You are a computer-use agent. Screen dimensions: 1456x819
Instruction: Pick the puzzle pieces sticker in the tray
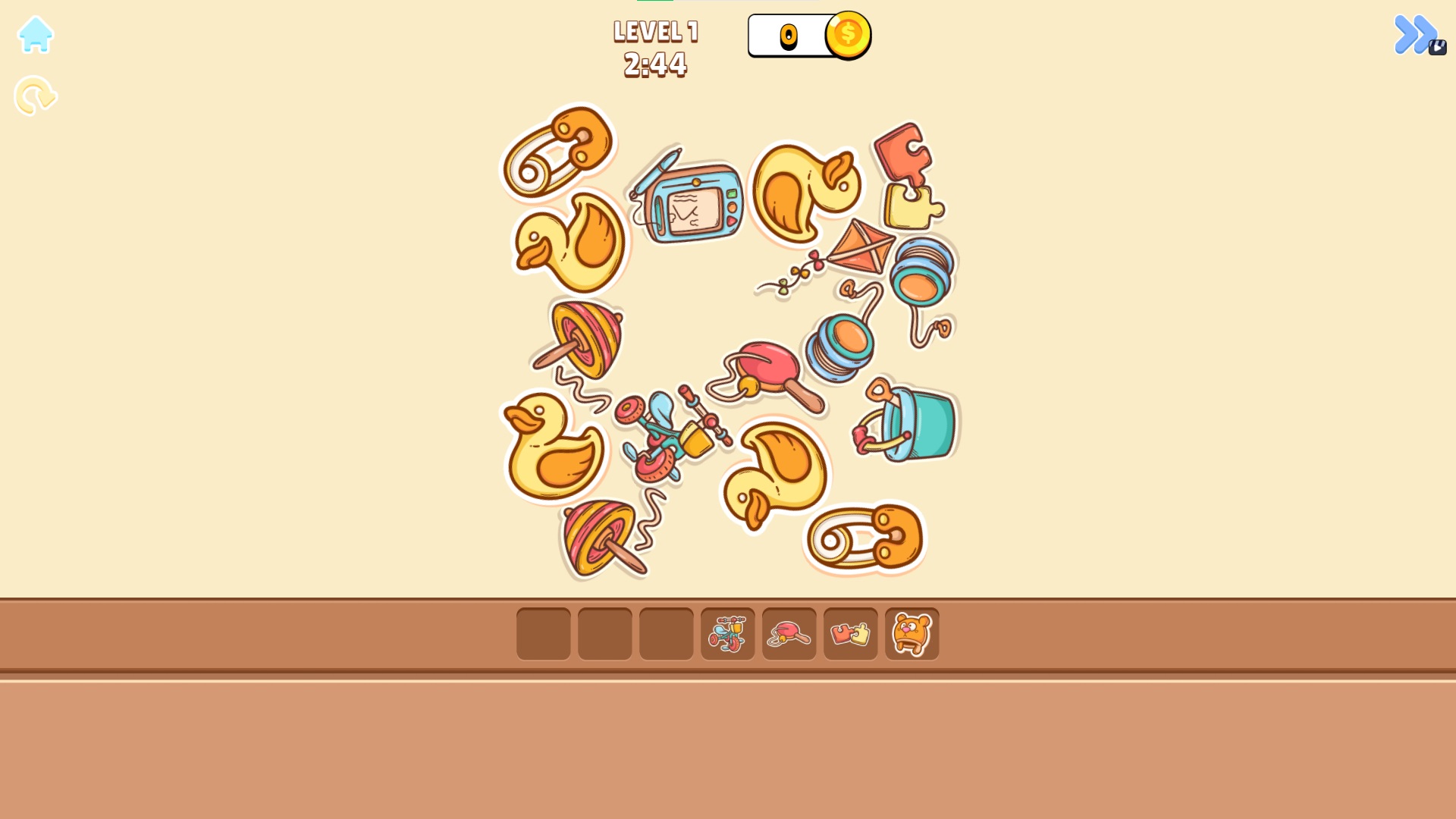pyautogui.click(x=850, y=633)
